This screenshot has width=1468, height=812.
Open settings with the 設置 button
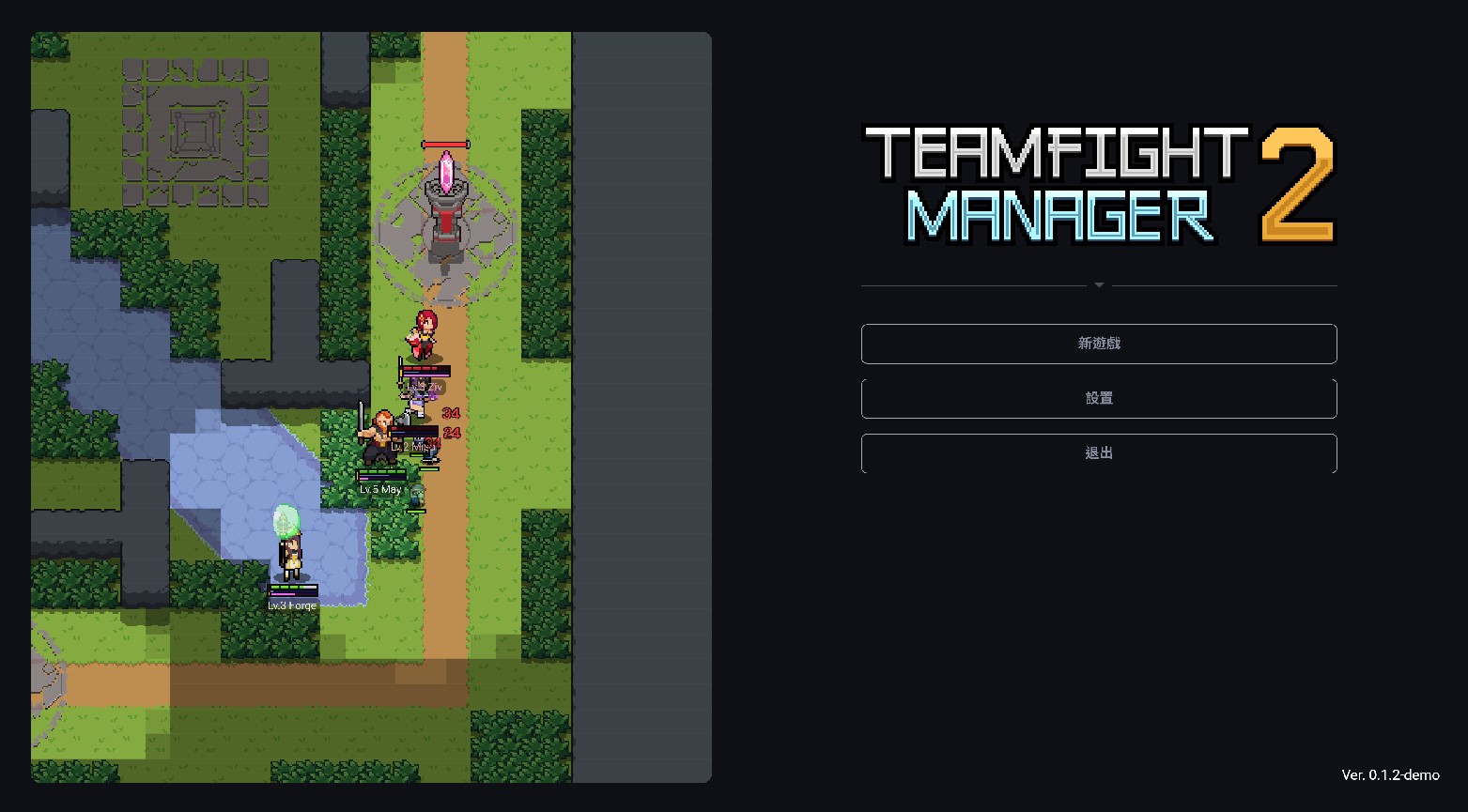(x=1098, y=398)
